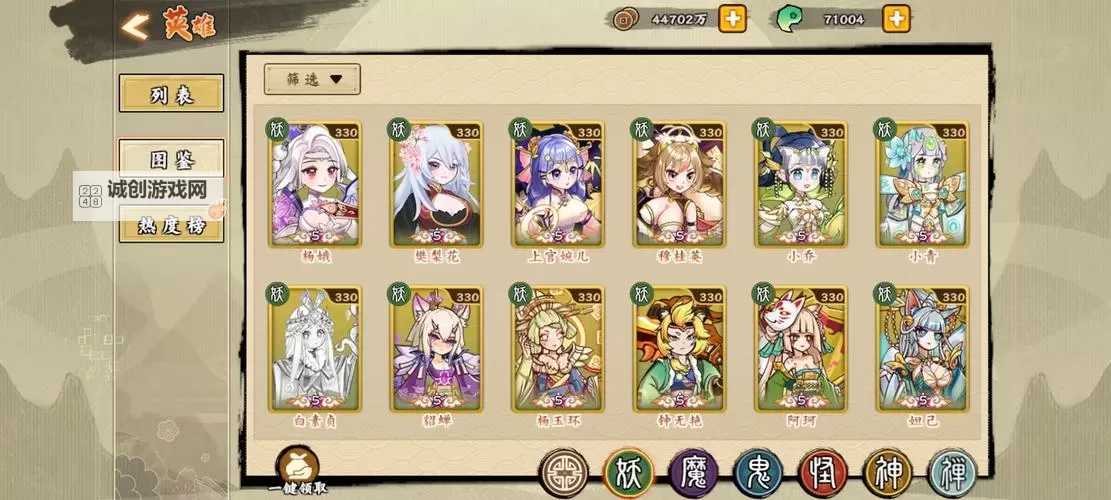Select the 小乔 hero card
The height and width of the screenshot is (500, 1111).
(801, 185)
